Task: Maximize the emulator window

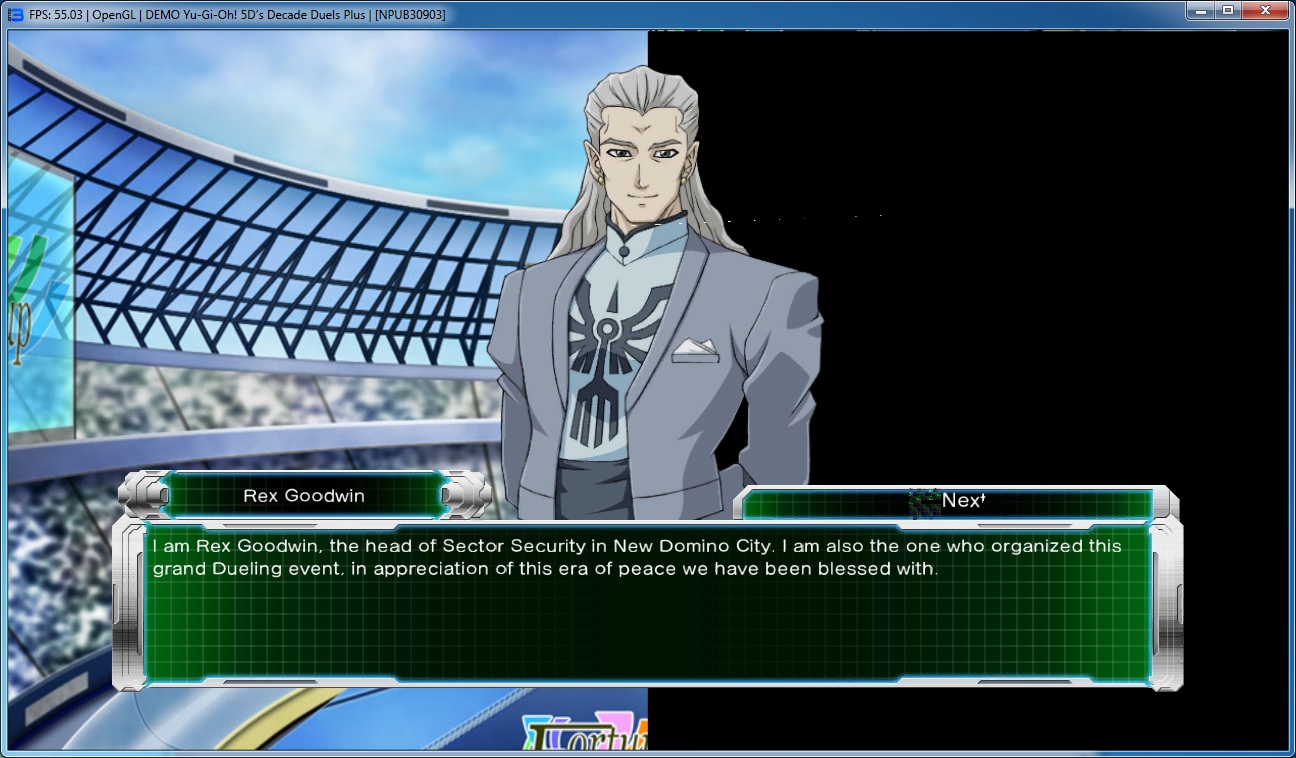Action: point(1227,10)
